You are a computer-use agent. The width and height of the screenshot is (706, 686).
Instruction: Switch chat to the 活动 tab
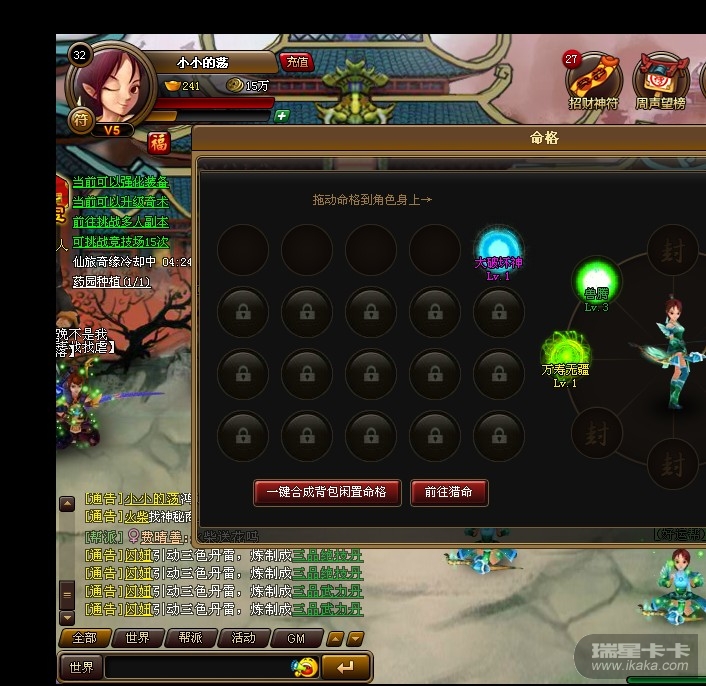point(243,638)
